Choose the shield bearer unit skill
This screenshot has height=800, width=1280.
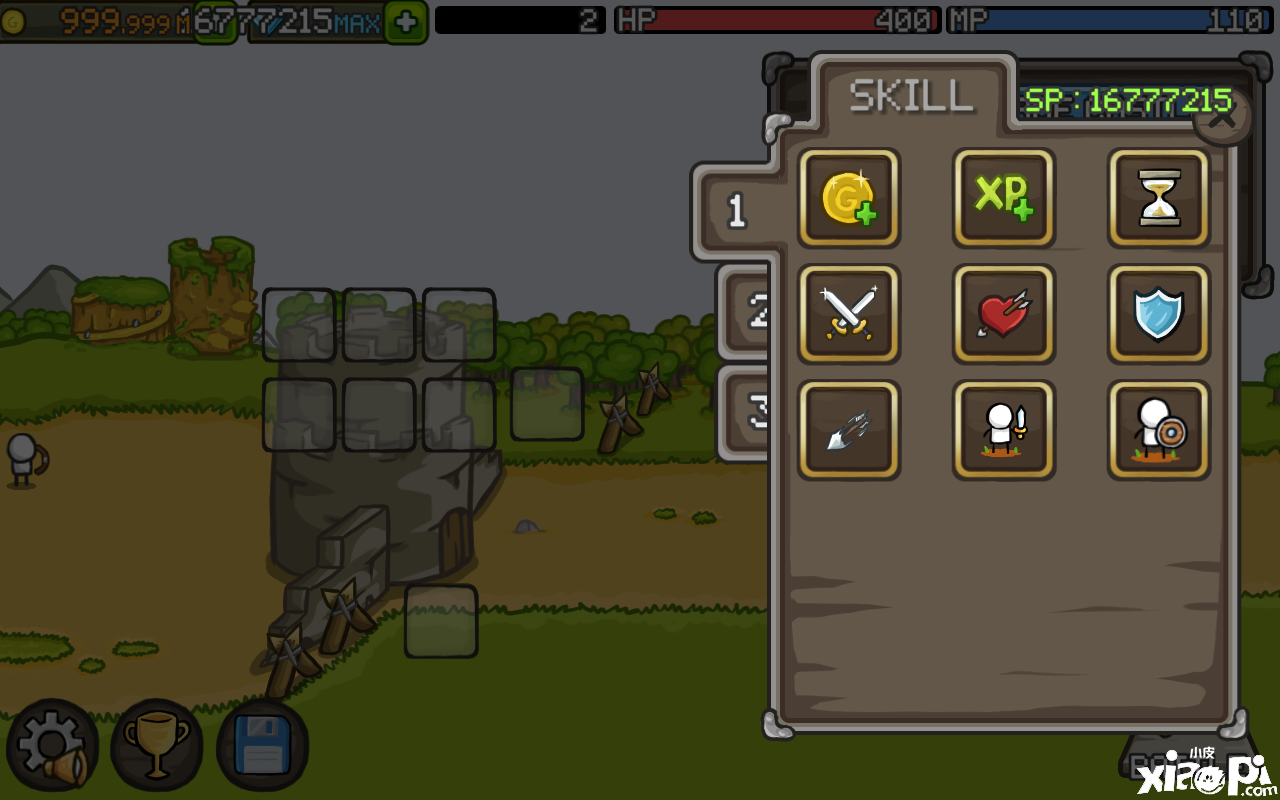(x=1158, y=430)
